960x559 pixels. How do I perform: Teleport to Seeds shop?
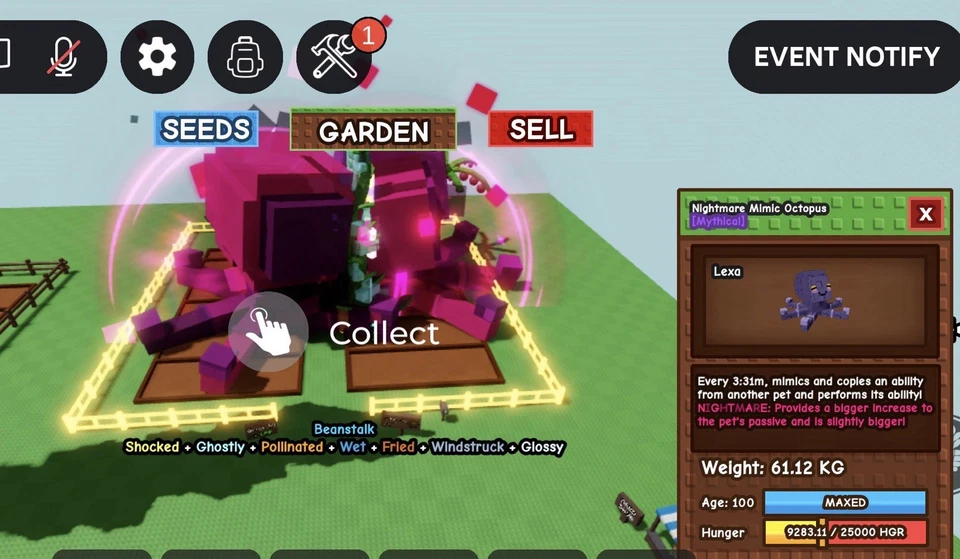coord(206,129)
